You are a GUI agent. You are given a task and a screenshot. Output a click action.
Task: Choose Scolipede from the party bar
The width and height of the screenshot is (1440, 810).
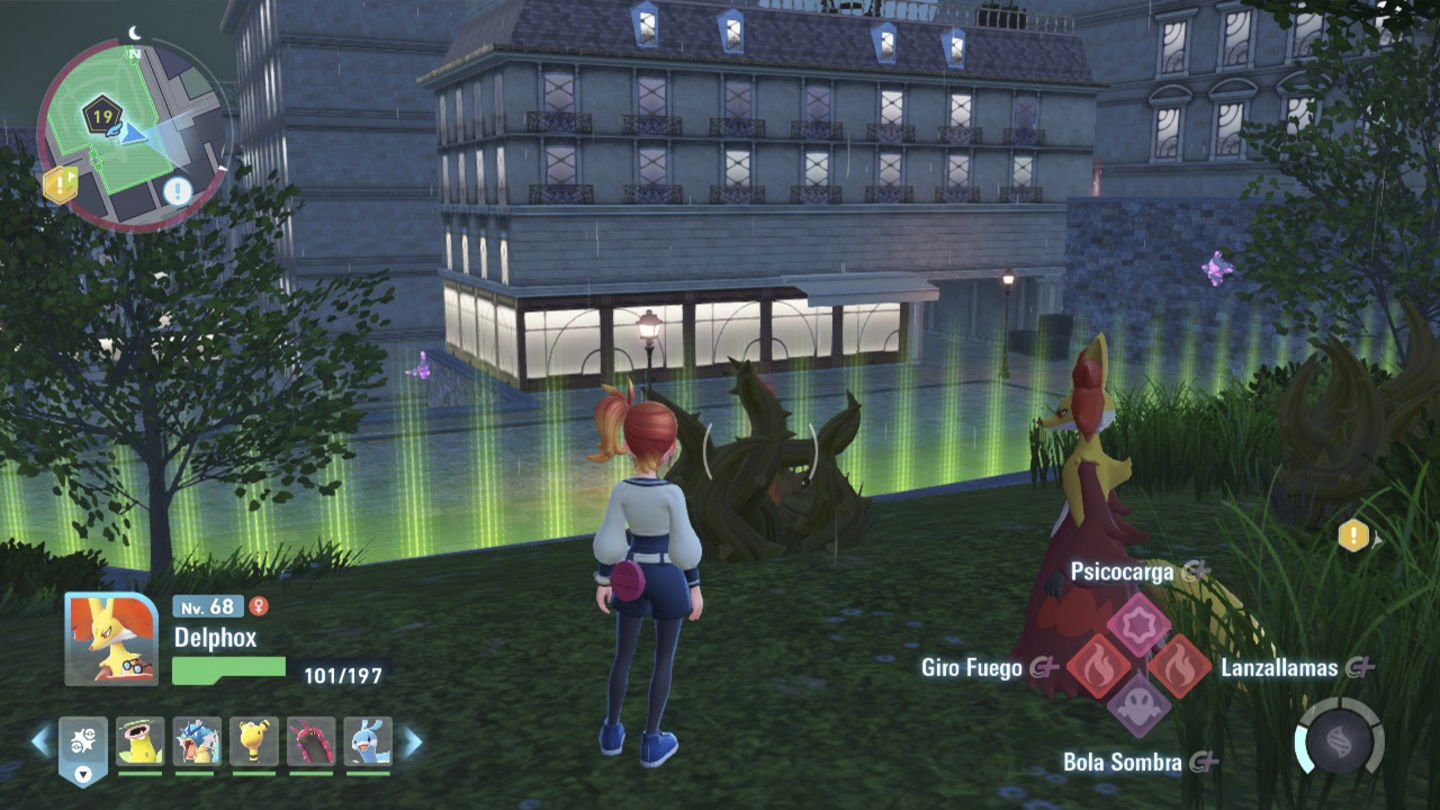311,742
